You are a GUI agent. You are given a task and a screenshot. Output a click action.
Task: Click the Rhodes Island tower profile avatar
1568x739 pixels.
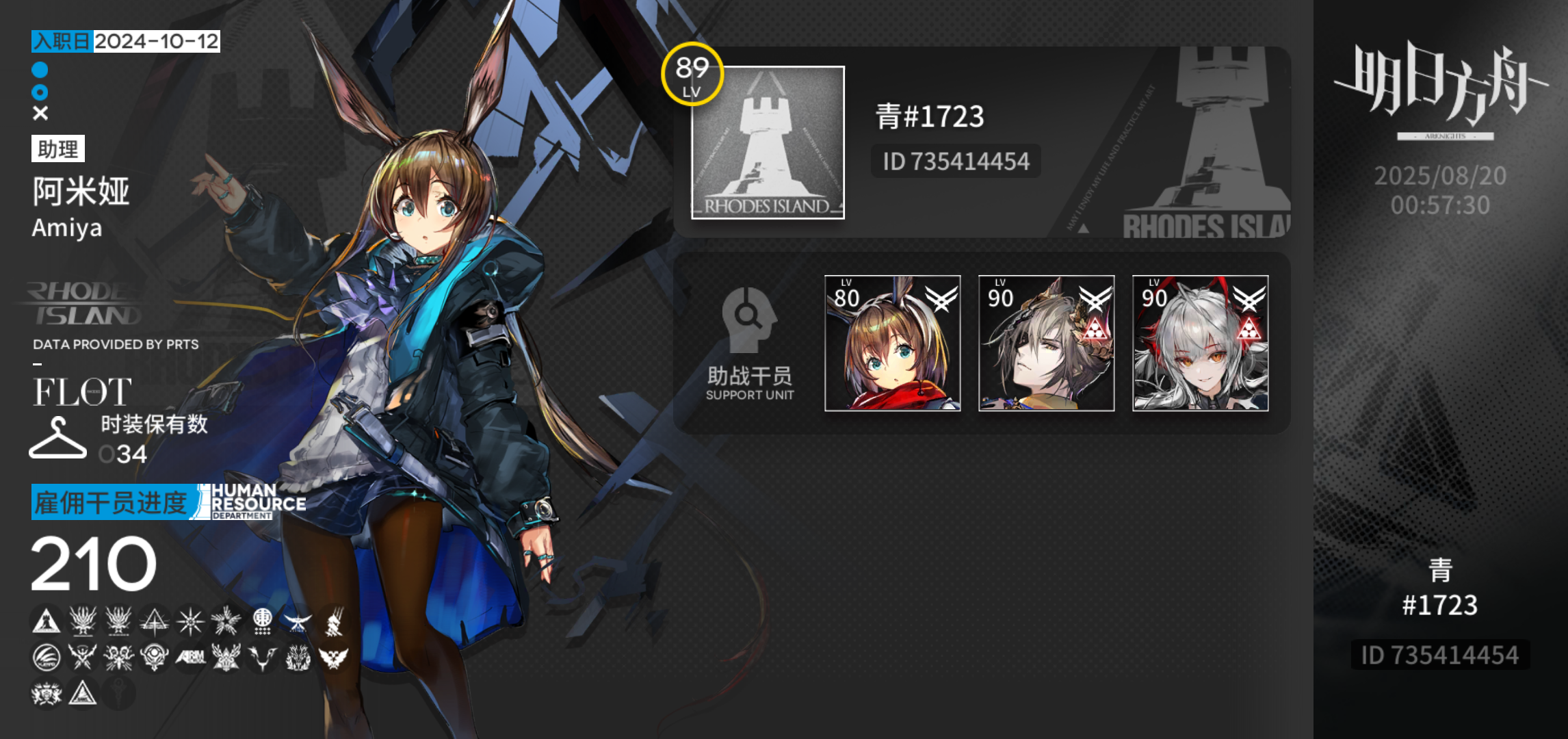(x=768, y=144)
